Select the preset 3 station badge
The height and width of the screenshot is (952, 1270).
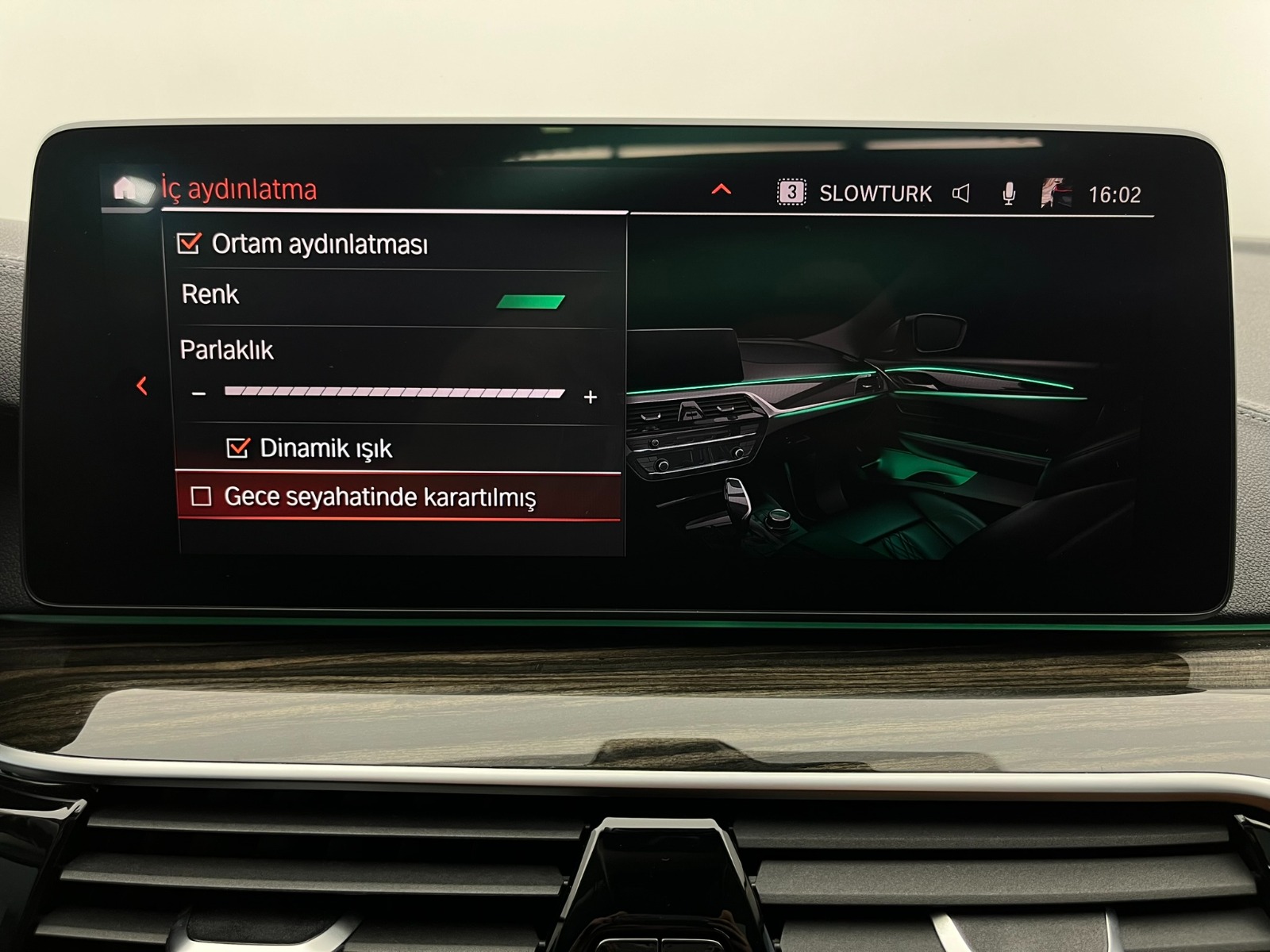pos(791,193)
